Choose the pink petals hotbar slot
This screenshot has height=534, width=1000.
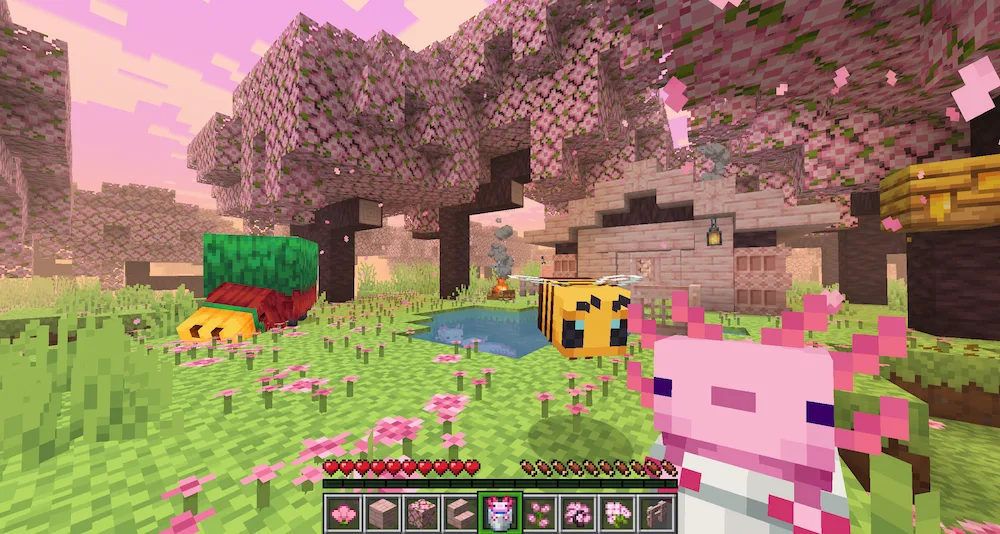539,513
